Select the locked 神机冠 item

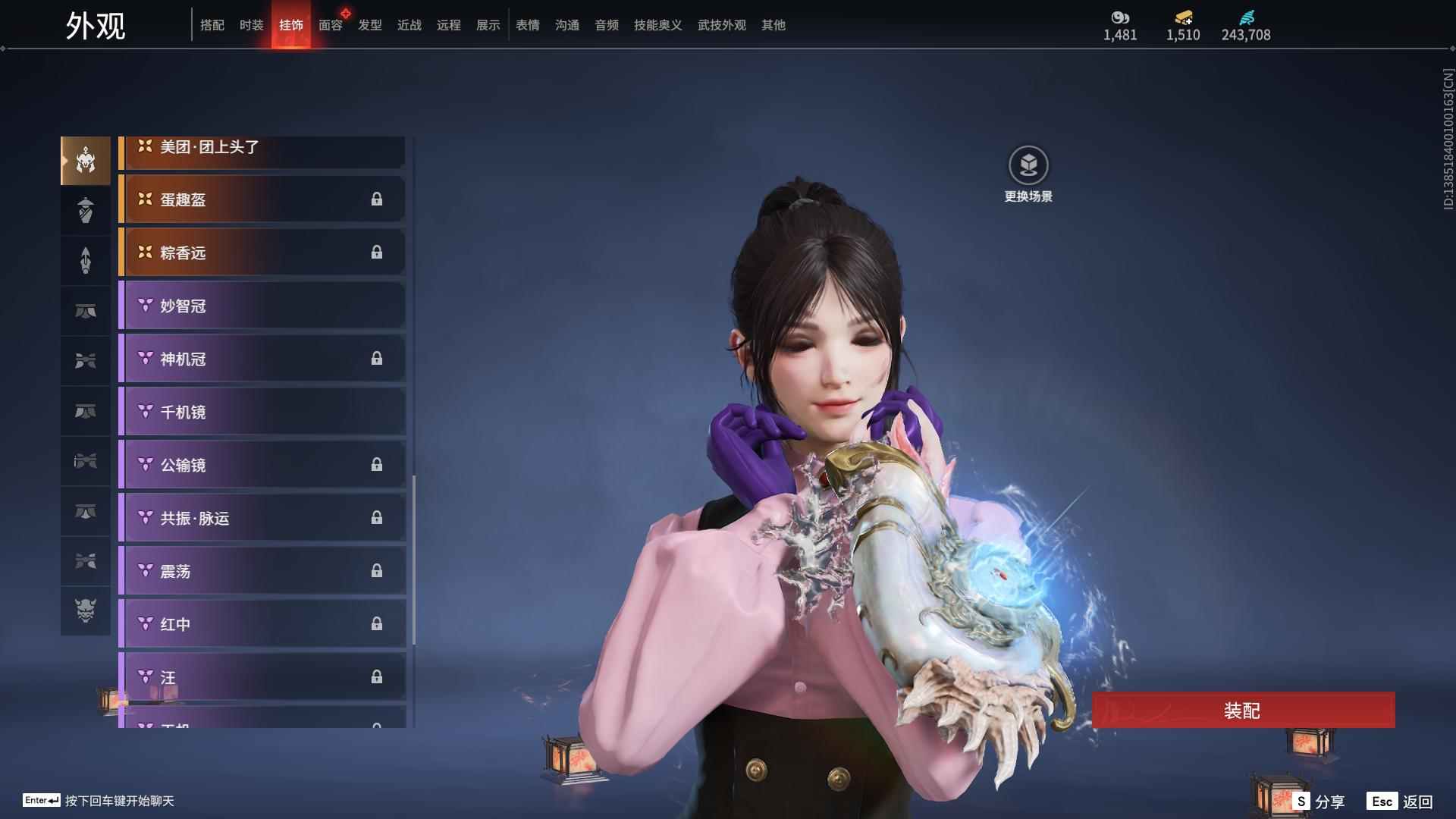(262, 359)
